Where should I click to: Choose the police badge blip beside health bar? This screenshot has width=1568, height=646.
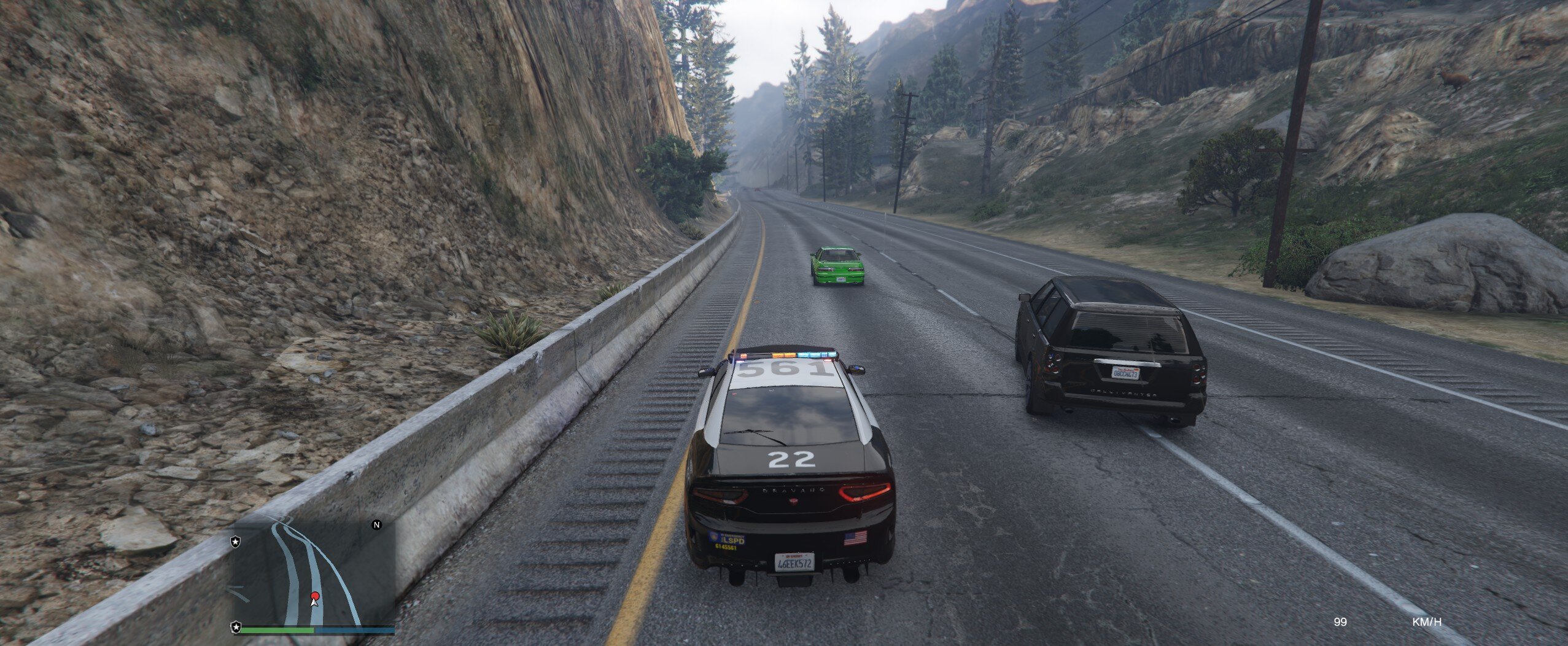point(236,627)
